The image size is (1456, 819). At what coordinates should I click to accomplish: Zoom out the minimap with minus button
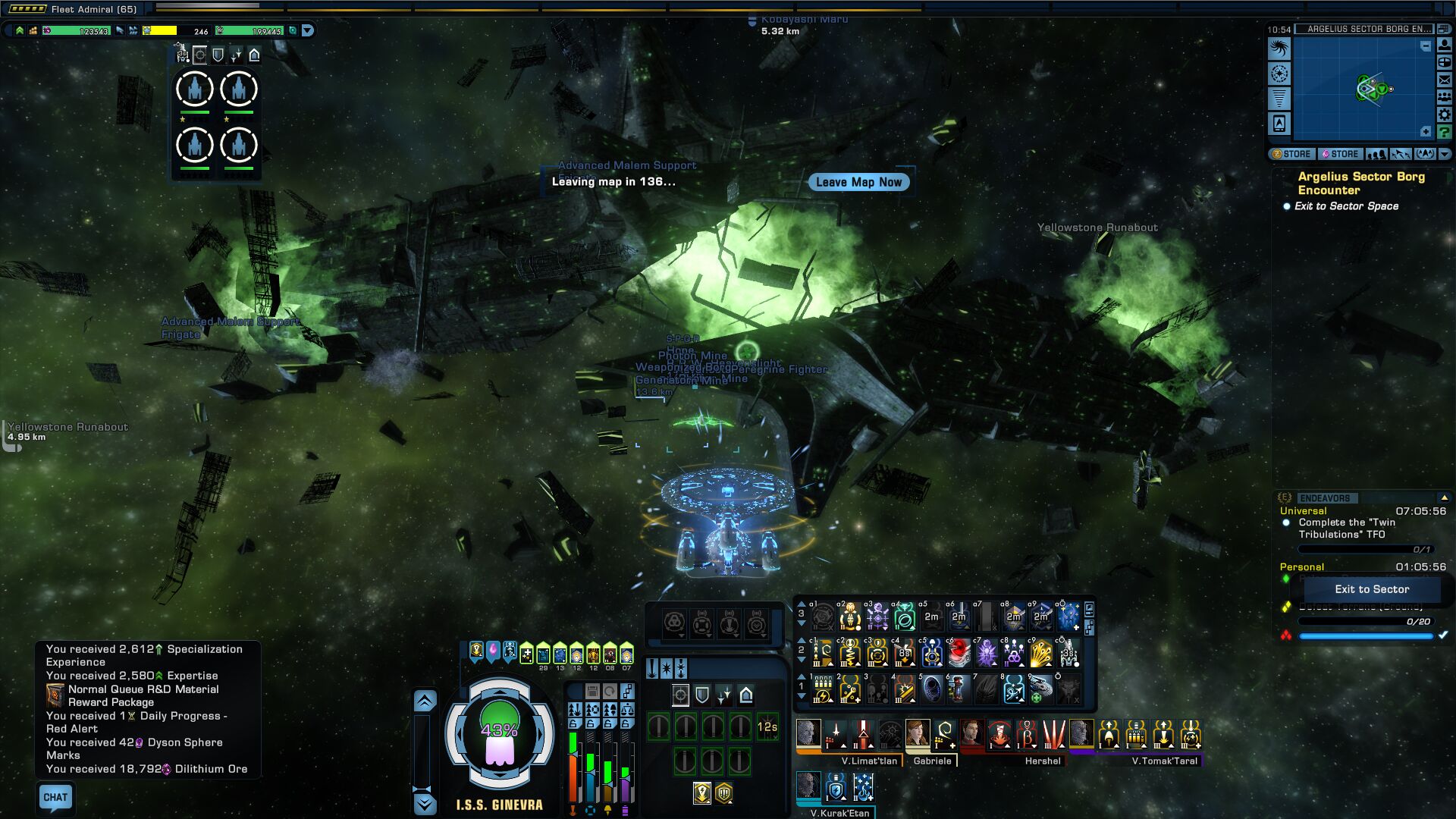point(1426,46)
